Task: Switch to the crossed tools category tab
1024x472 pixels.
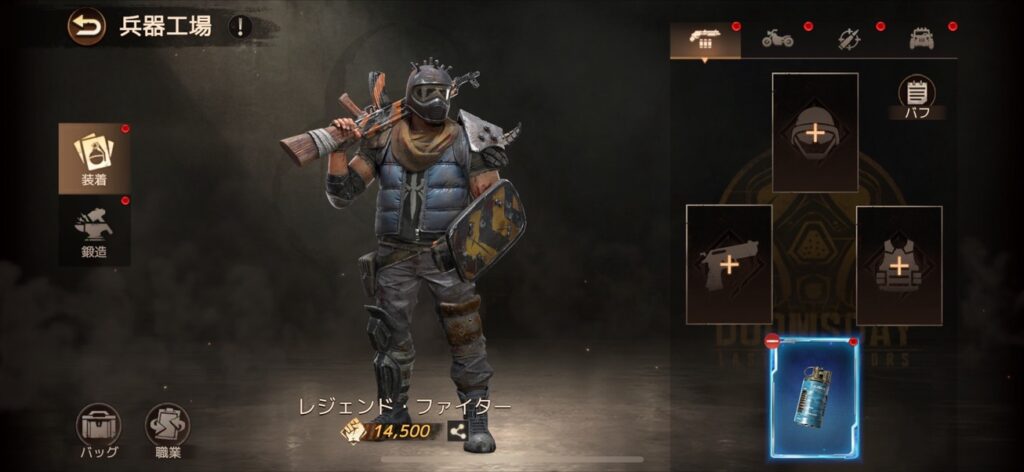Action: click(x=849, y=40)
